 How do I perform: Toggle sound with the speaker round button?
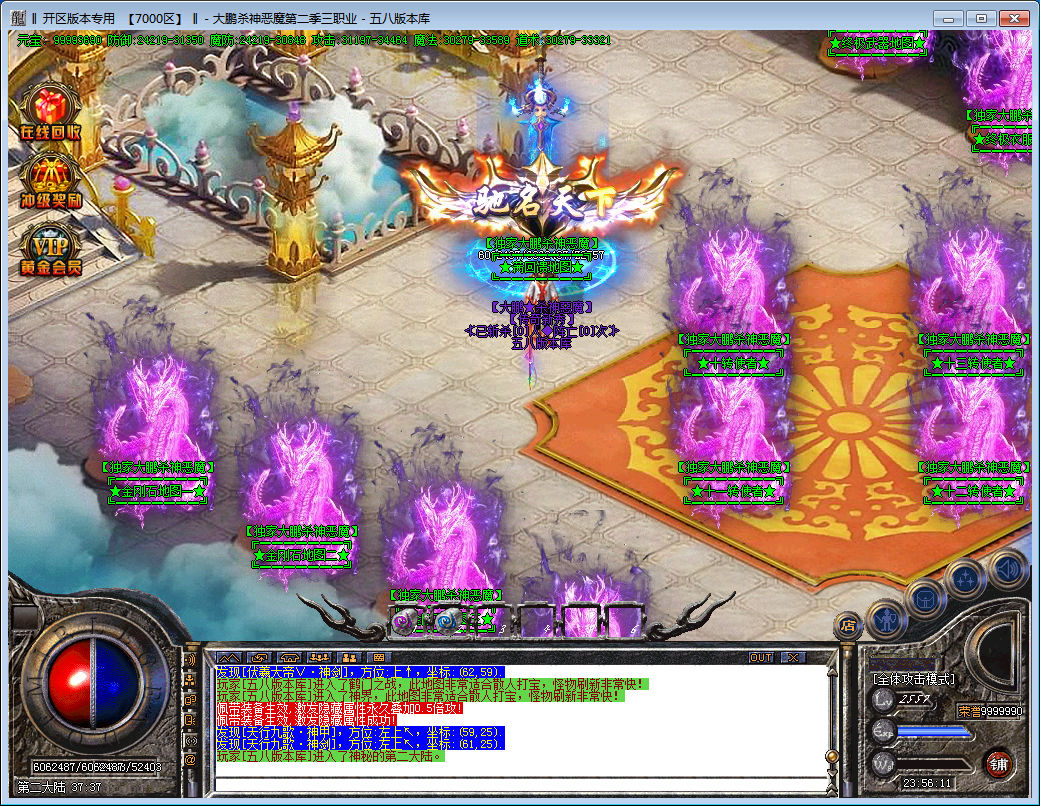(1008, 570)
